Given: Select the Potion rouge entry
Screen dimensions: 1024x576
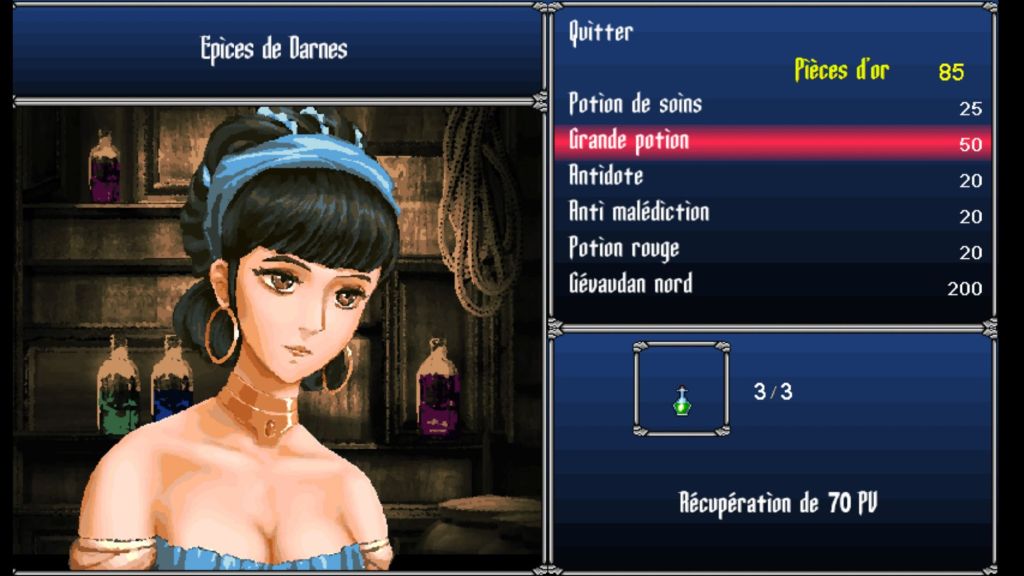Looking at the screenshot, I should tap(624, 249).
